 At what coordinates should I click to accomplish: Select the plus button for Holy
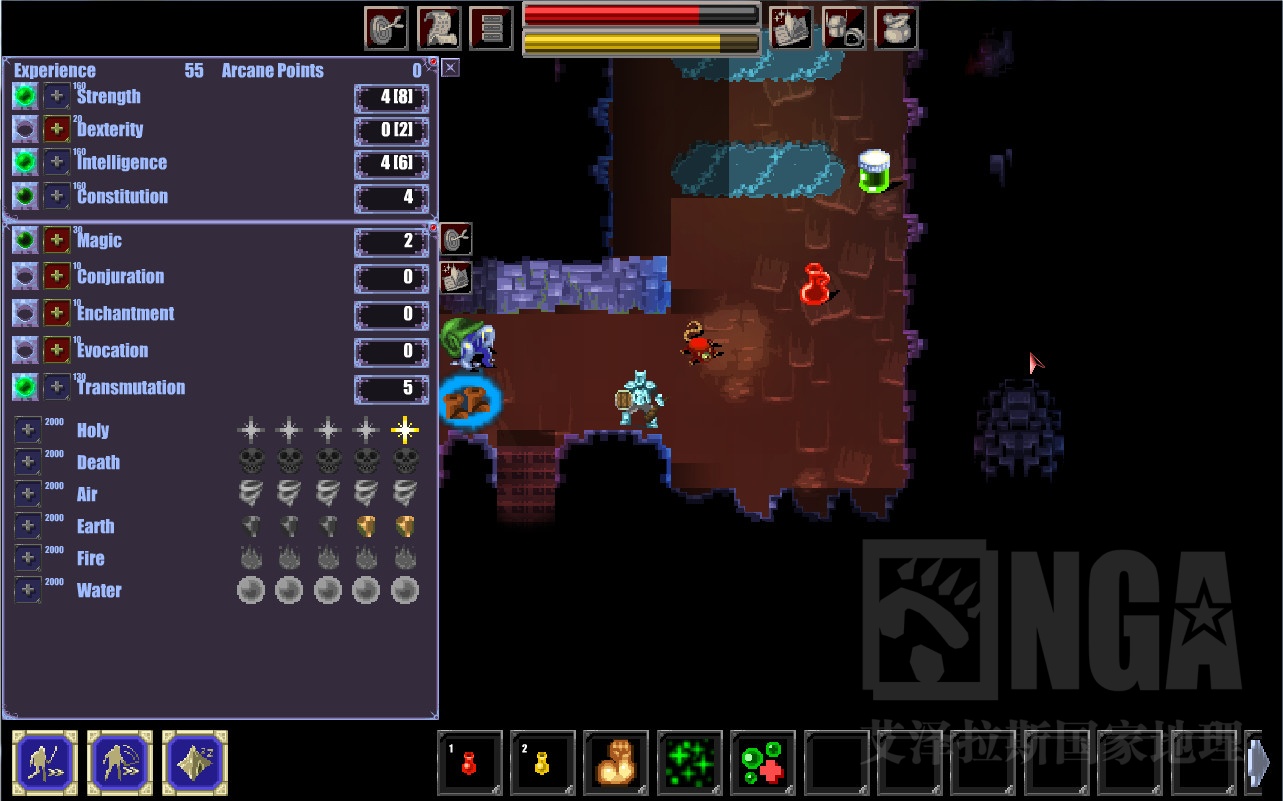pyautogui.click(x=27, y=430)
